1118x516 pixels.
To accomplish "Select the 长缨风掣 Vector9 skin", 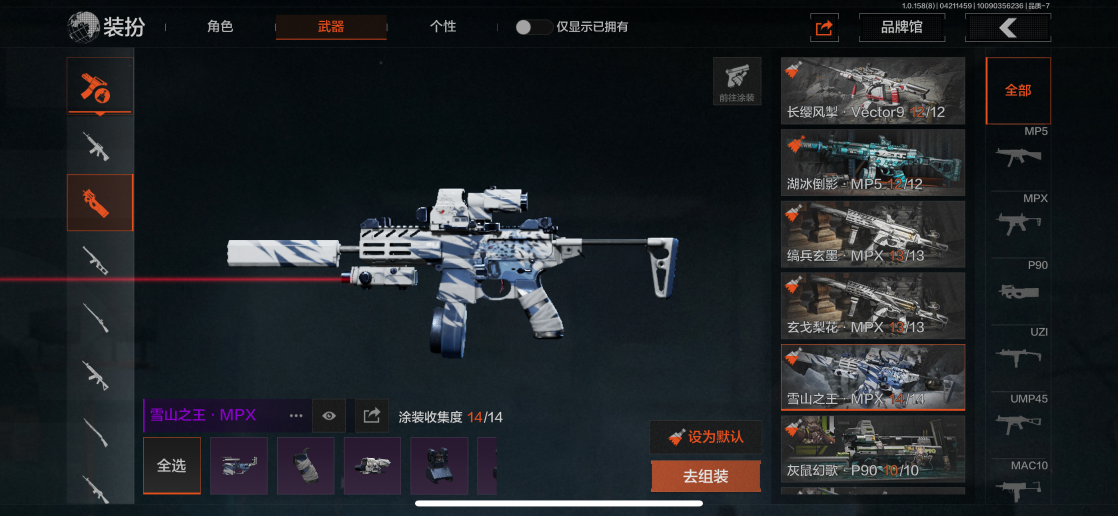I will (x=872, y=91).
